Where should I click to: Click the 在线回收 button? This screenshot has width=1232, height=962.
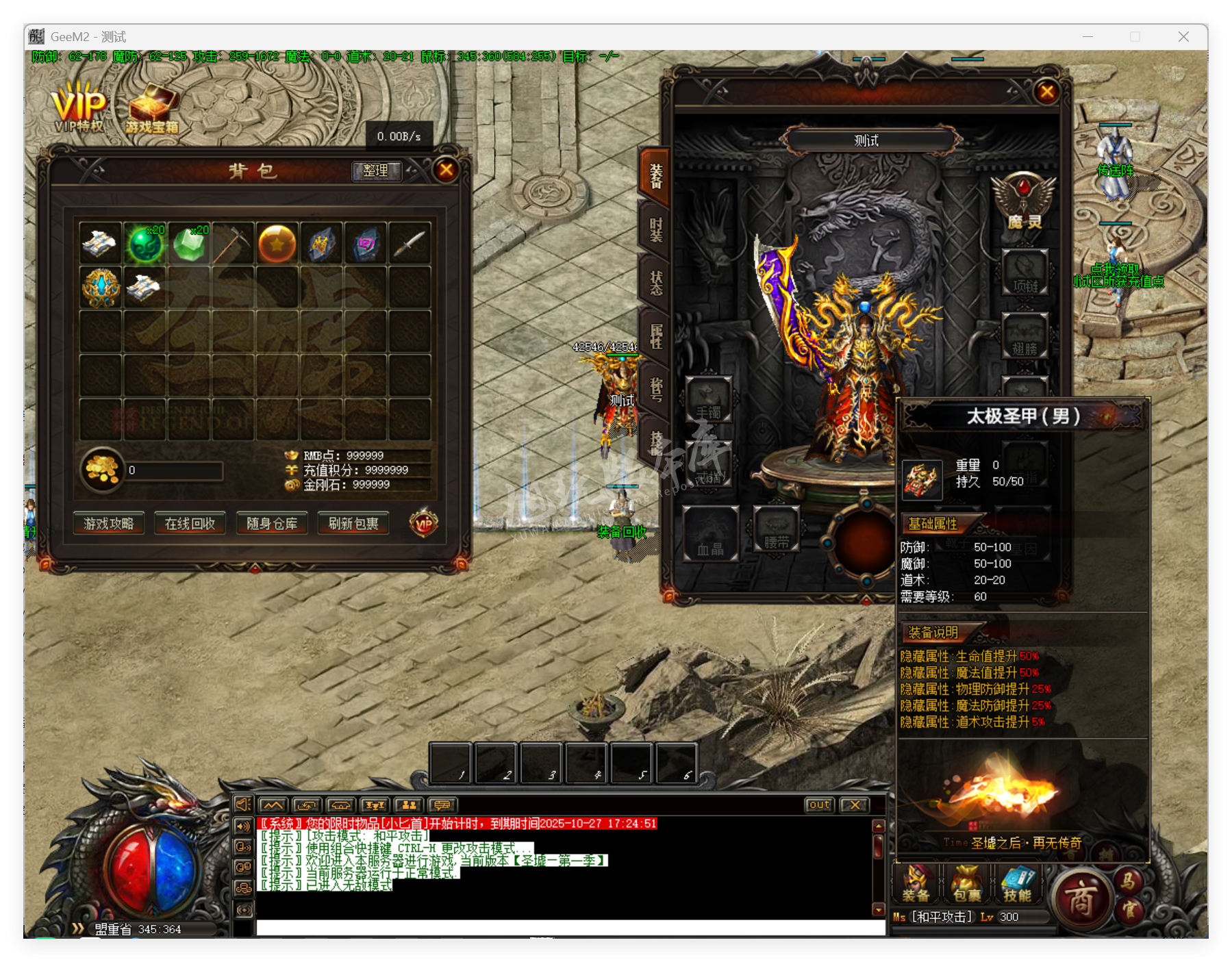[x=190, y=524]
